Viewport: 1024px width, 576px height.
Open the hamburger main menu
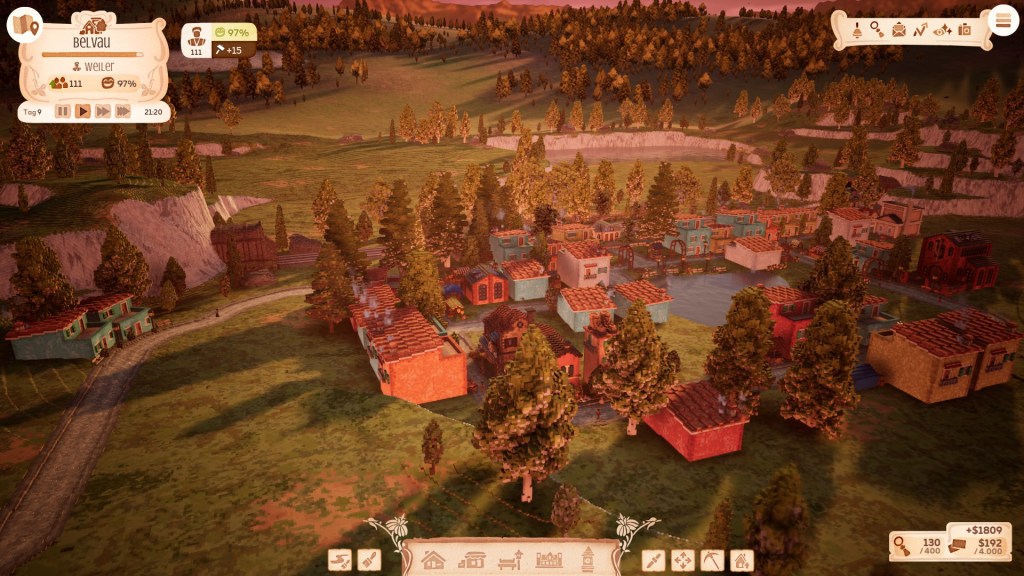click(1001, 19)
